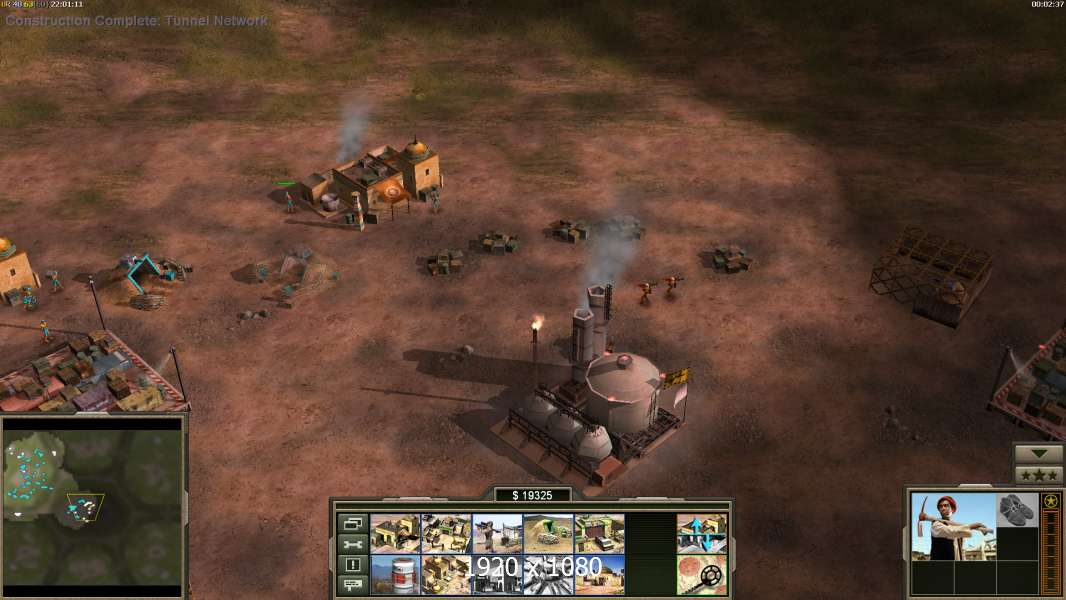Collapse the control bar with the down arrow

[1038, 454]
